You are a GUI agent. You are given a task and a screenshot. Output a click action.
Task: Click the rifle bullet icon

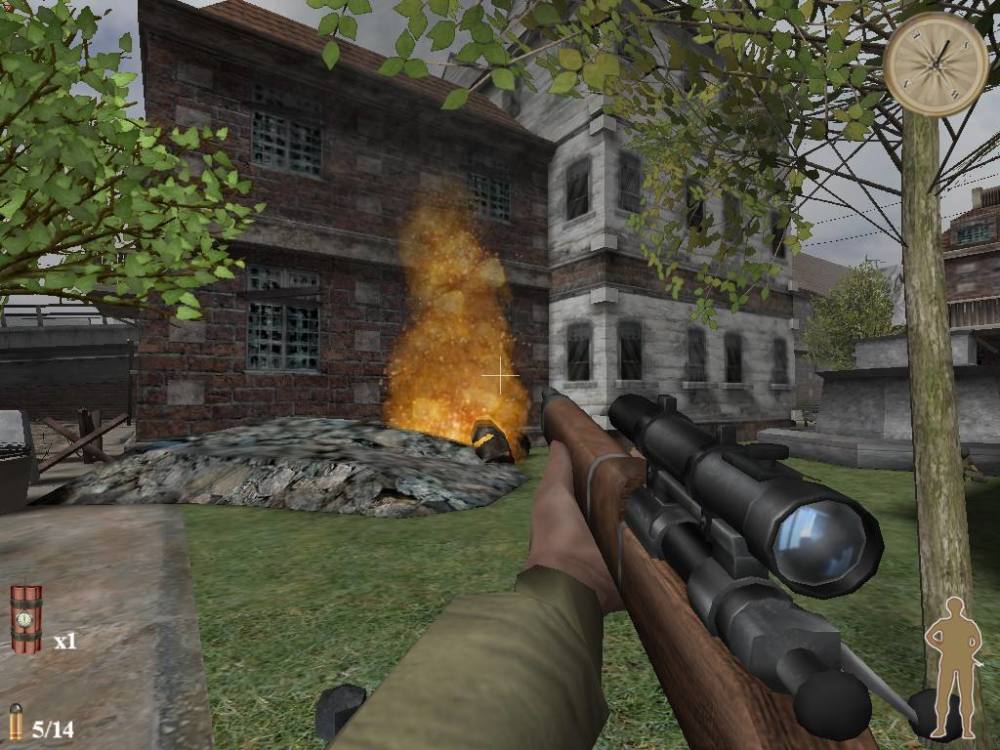[x=16, y=722]
